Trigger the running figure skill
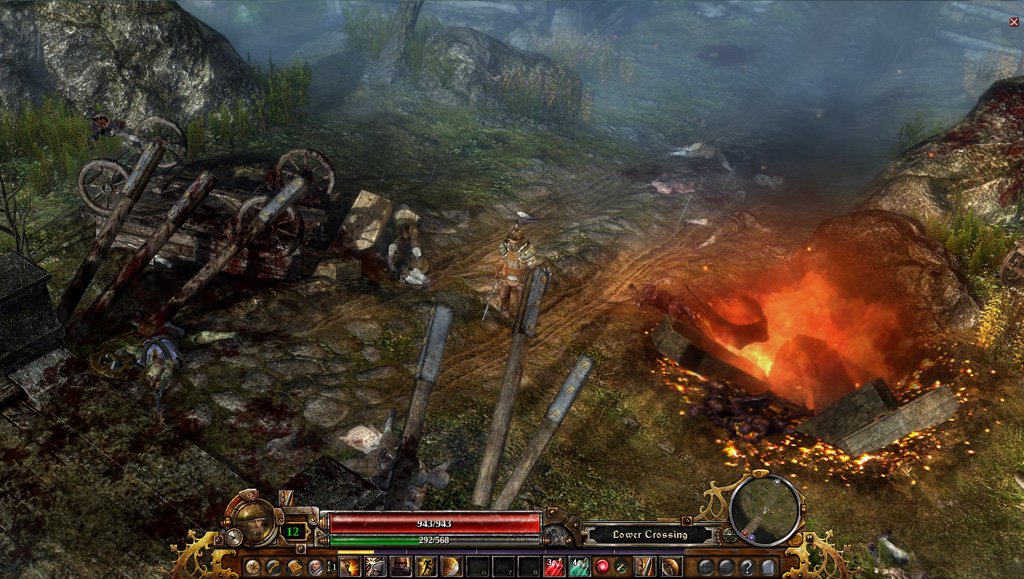The image size is (1024, 579). pyautogui.click(x=427, y=567)
